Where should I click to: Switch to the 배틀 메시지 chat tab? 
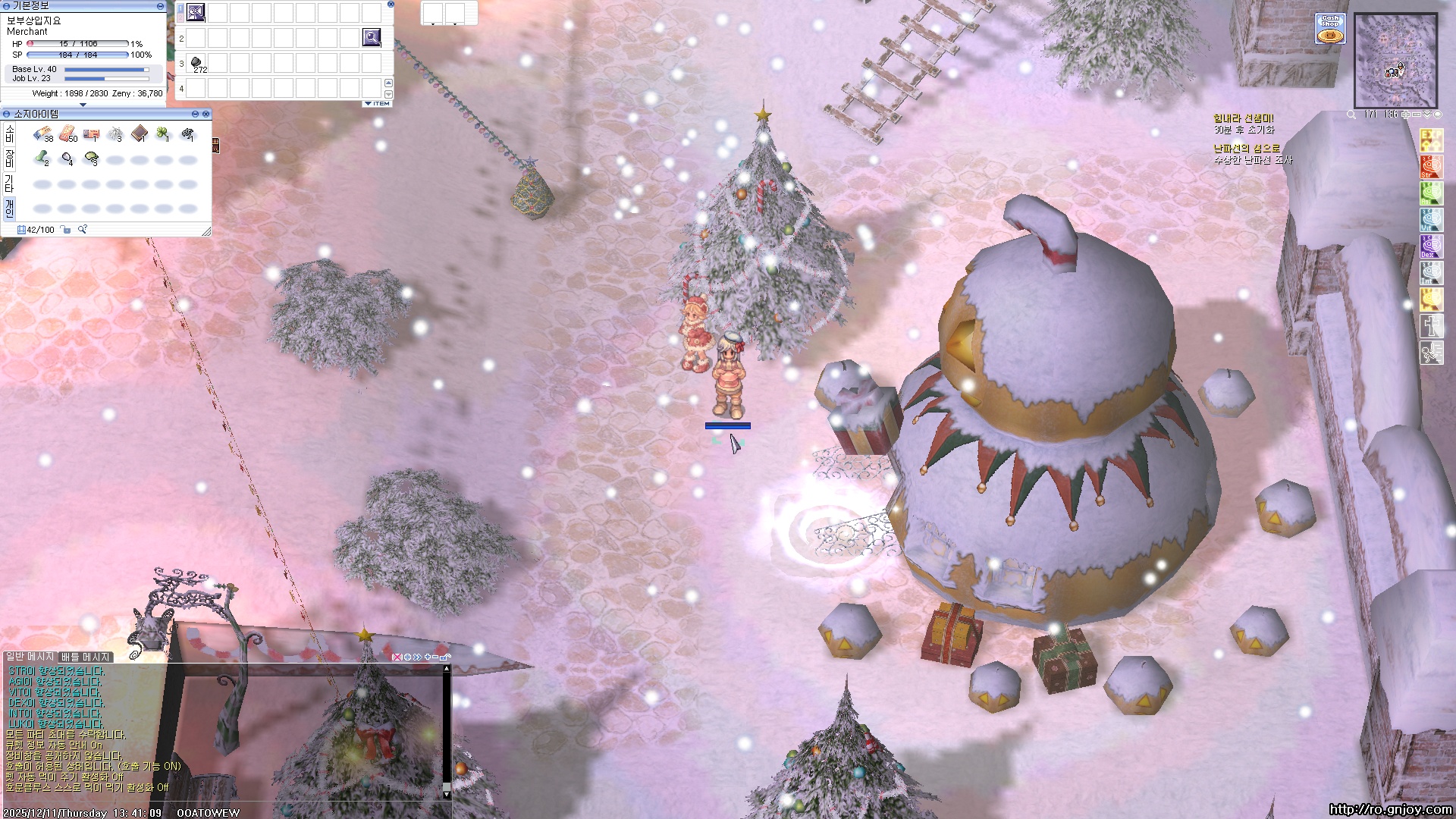pos(86,657)
